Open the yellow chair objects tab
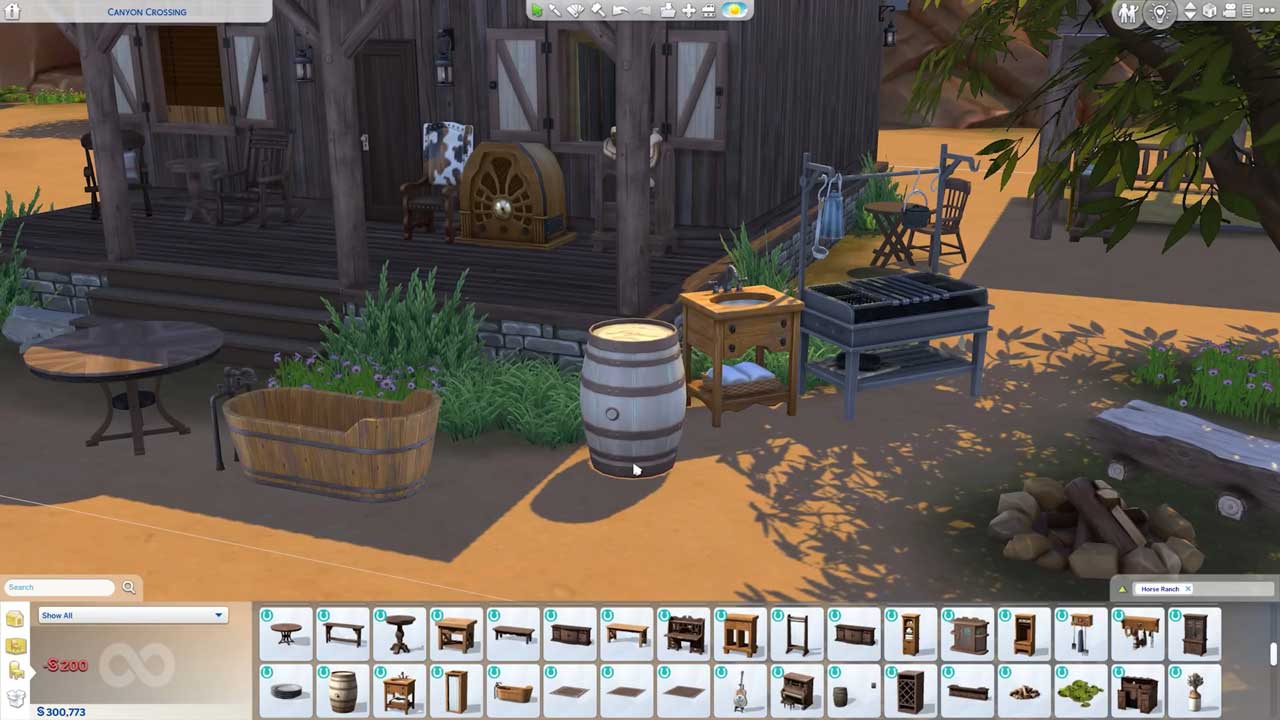Screen dimensions: 1280x720 tap(16, 672)
